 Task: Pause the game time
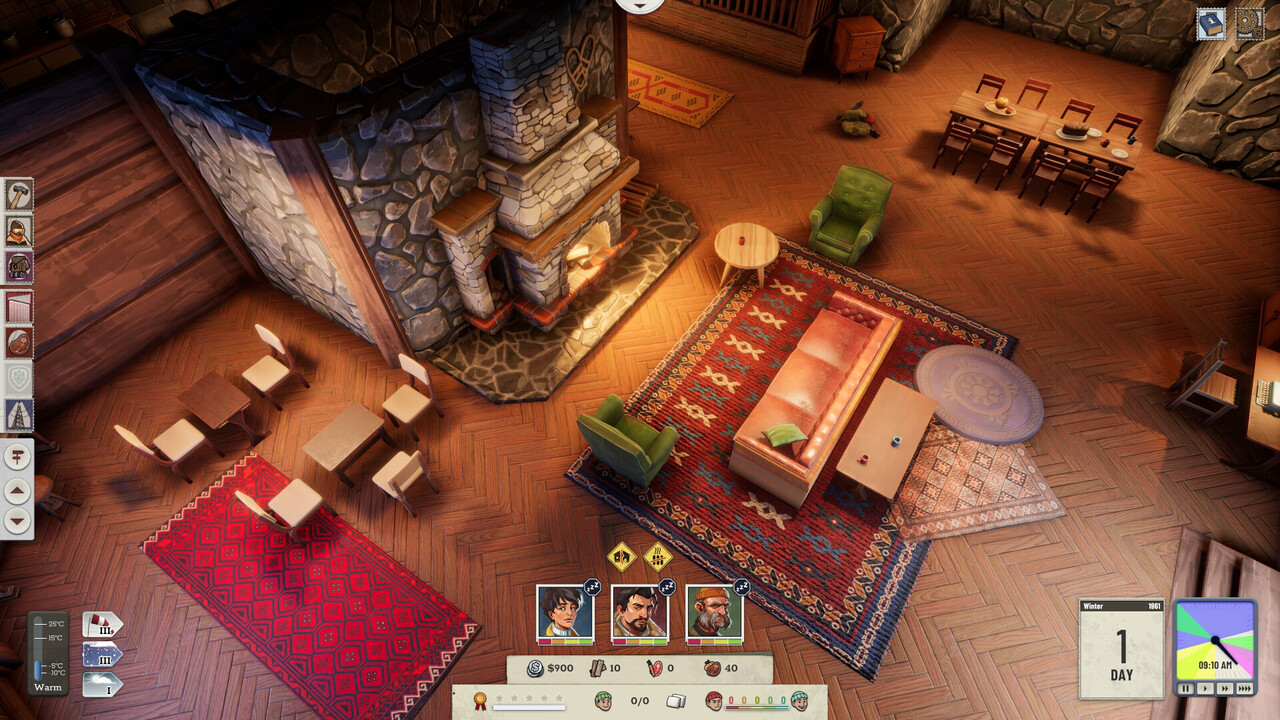1186,689
